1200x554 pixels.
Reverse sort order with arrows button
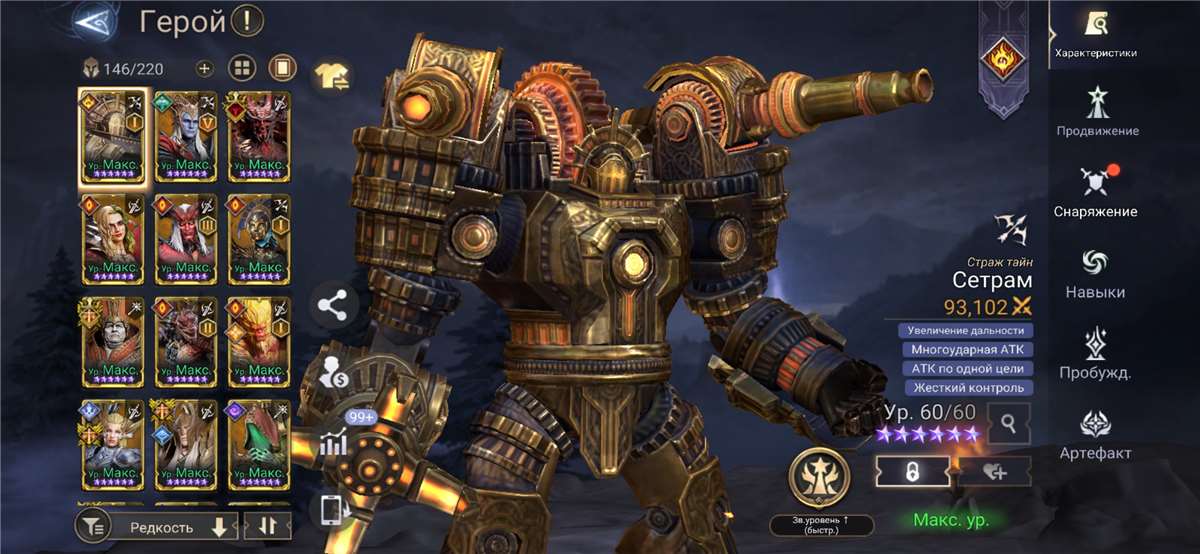point(267,526)
